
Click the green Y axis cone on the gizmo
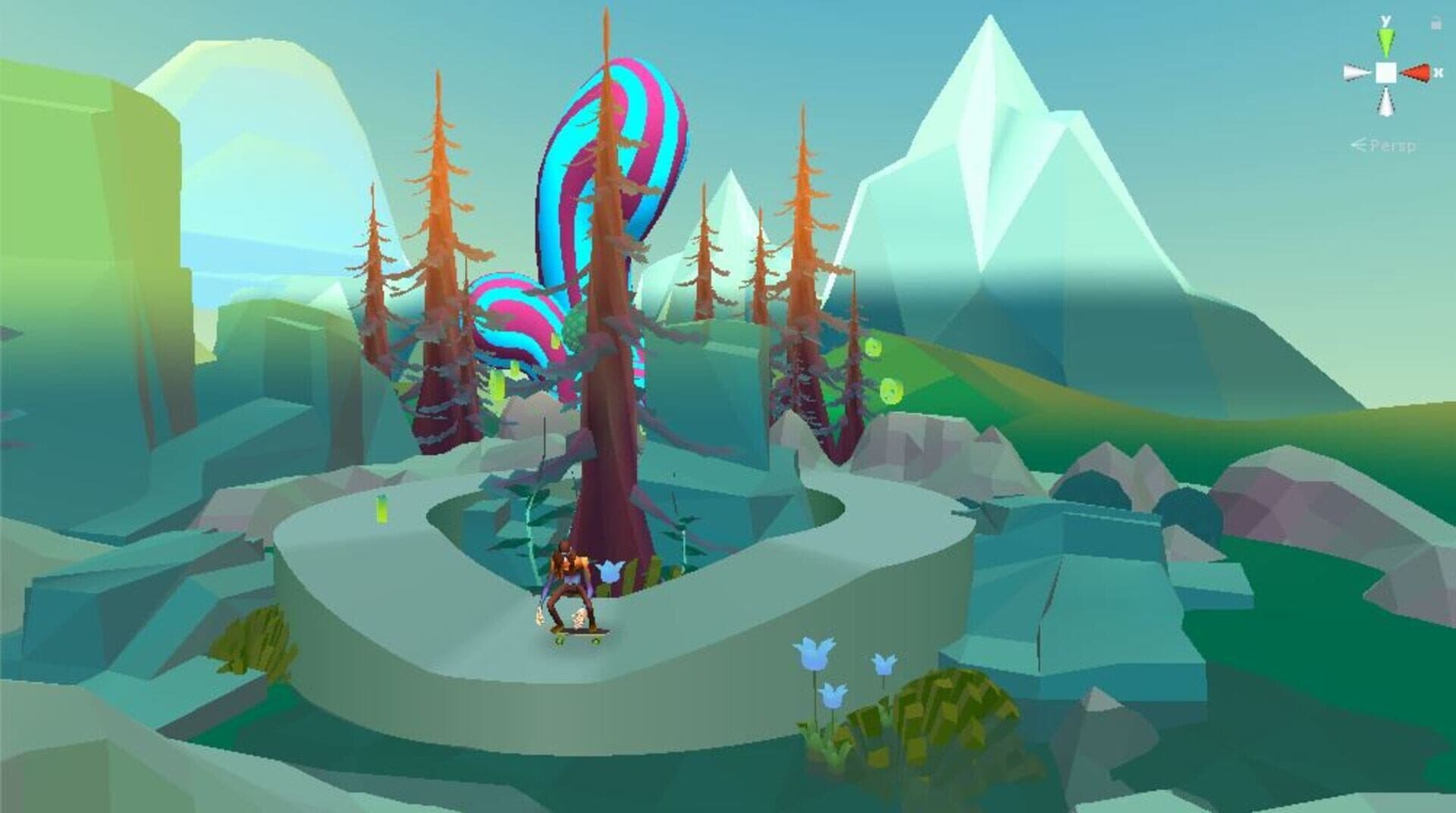pyautogui.click(x=1386, y=41)
